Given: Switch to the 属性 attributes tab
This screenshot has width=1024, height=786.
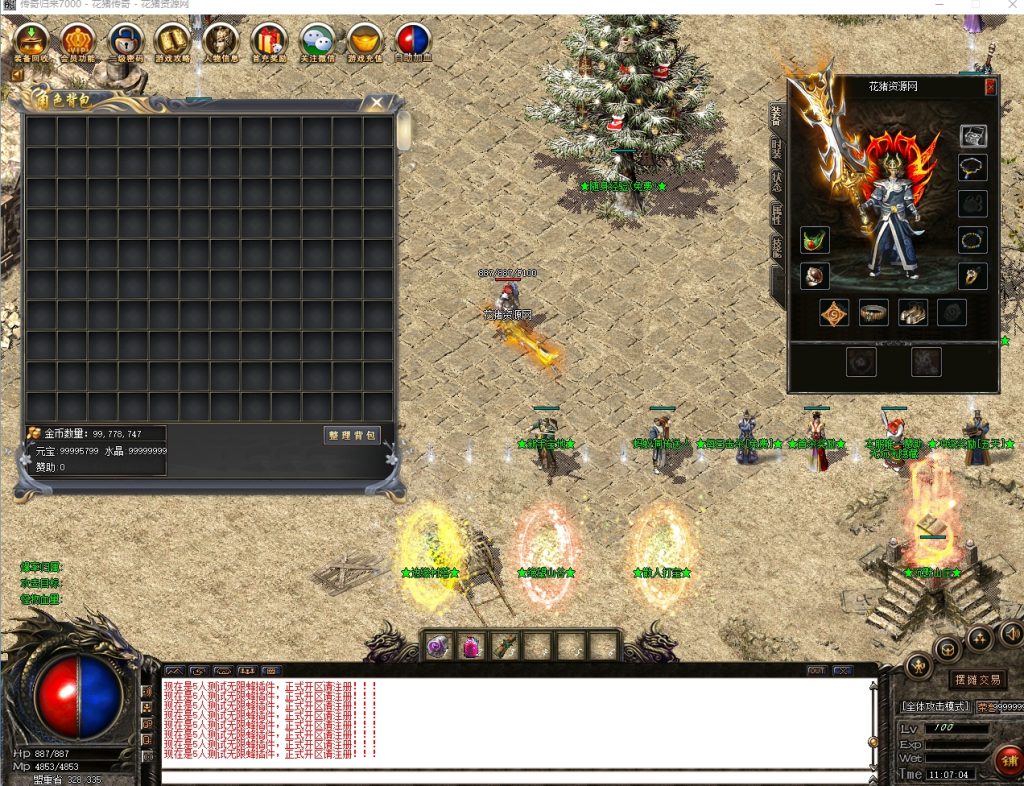Looking at the screenshot, I should pos(776,213).
